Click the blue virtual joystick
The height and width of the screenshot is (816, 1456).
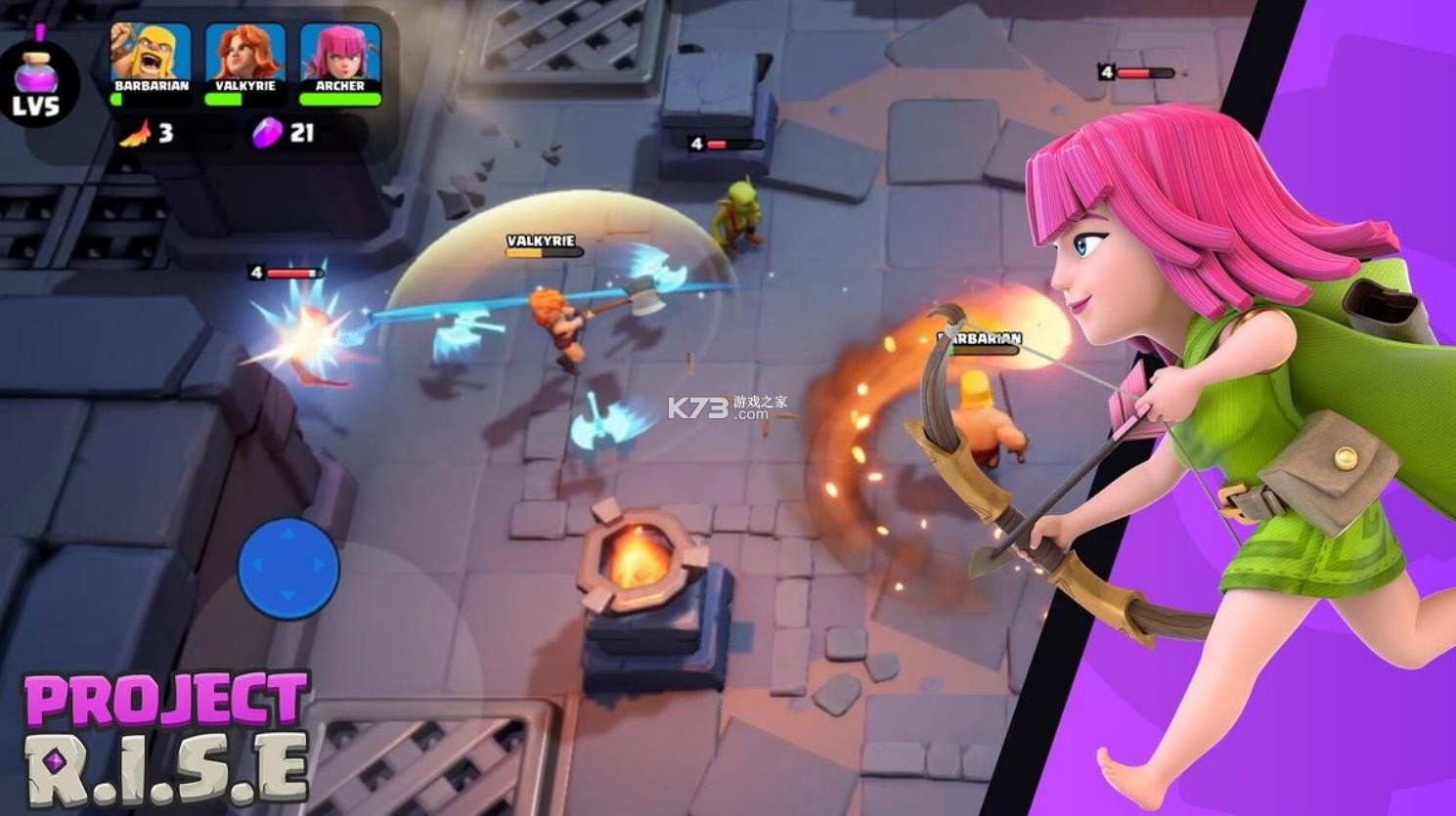(288, 568)
